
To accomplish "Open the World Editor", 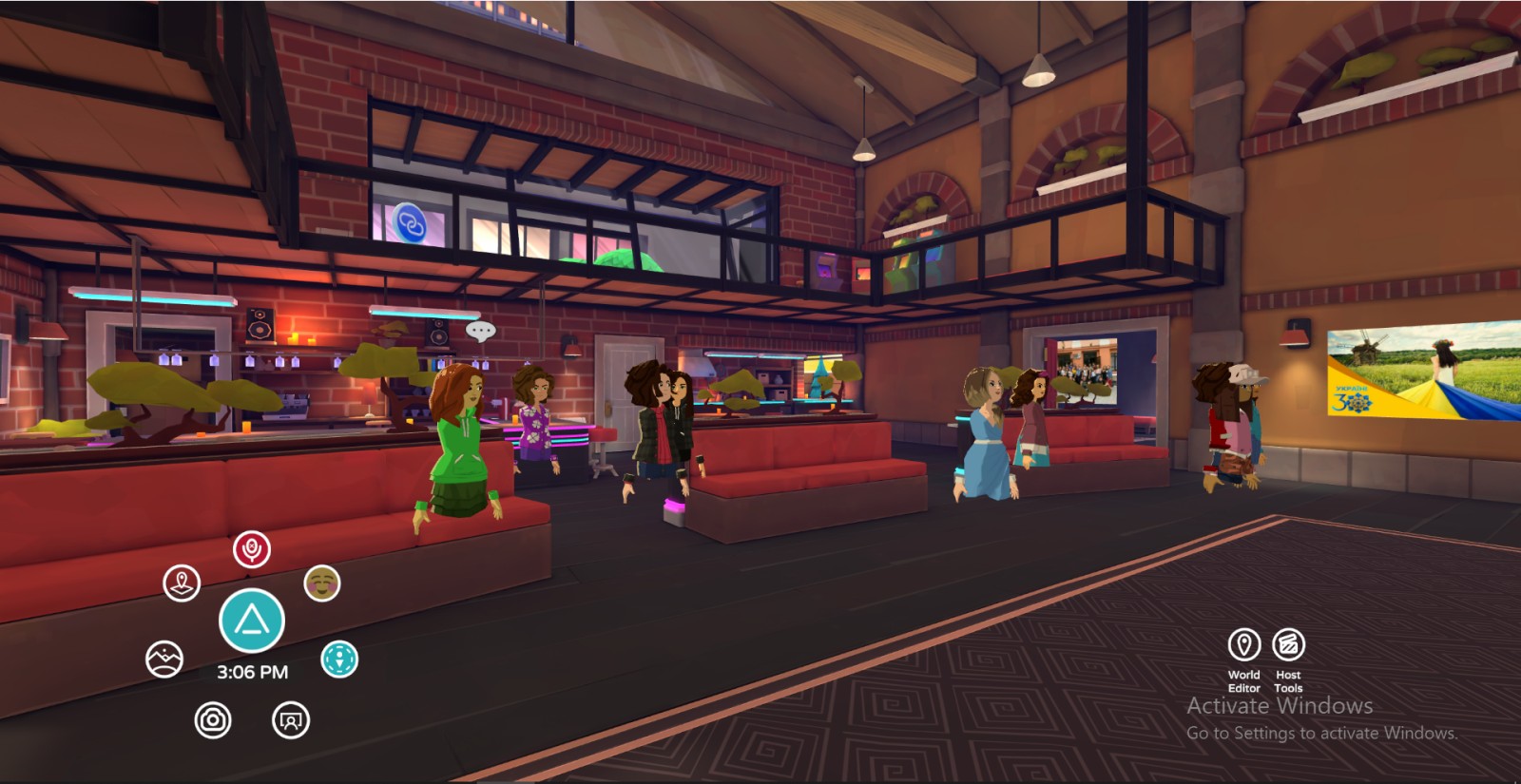I will [x=1244, y=645].
